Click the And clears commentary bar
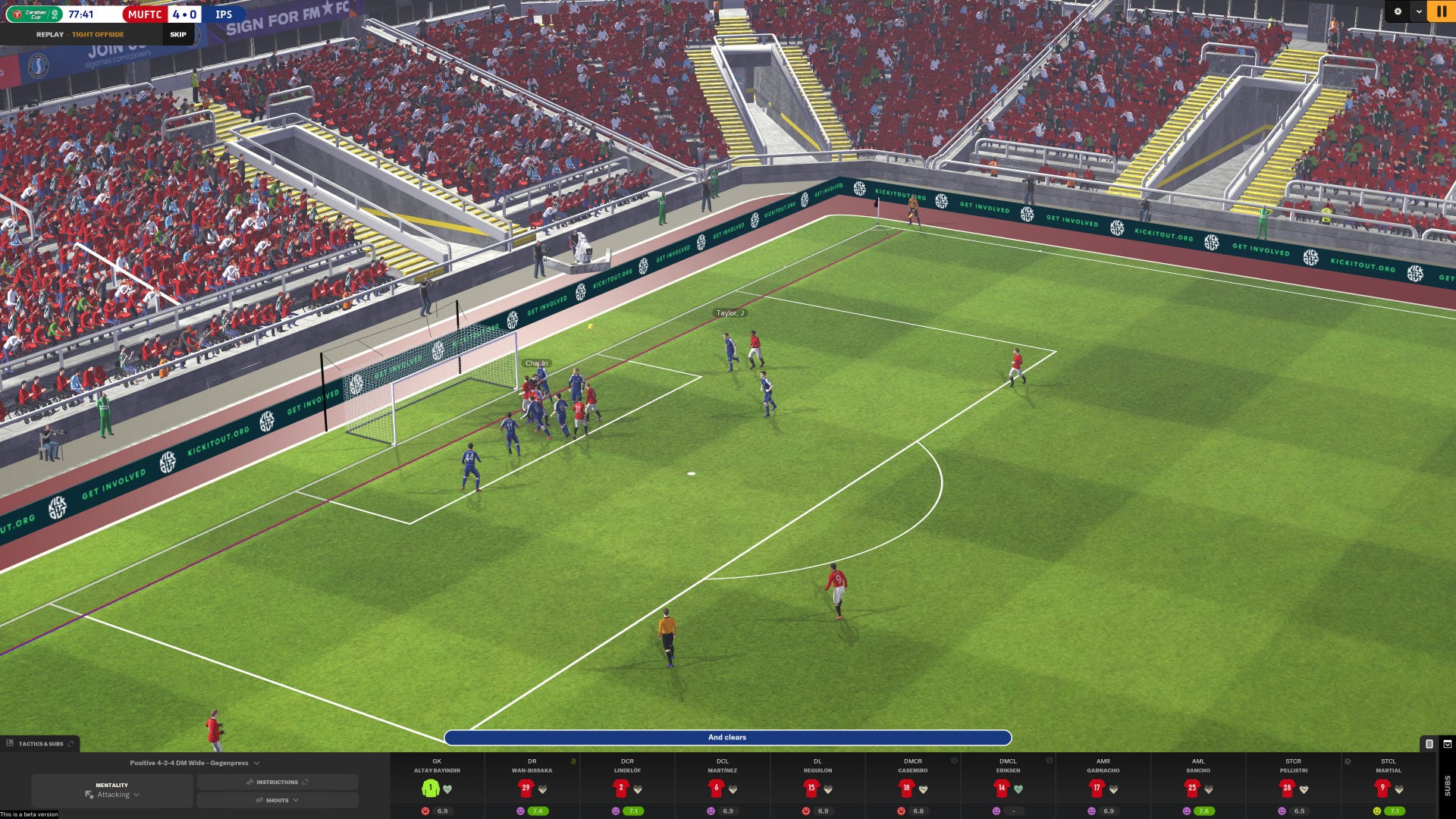The height and width of the screenshot is (819, 1456). pyautogui.click(x=728, y=737)
